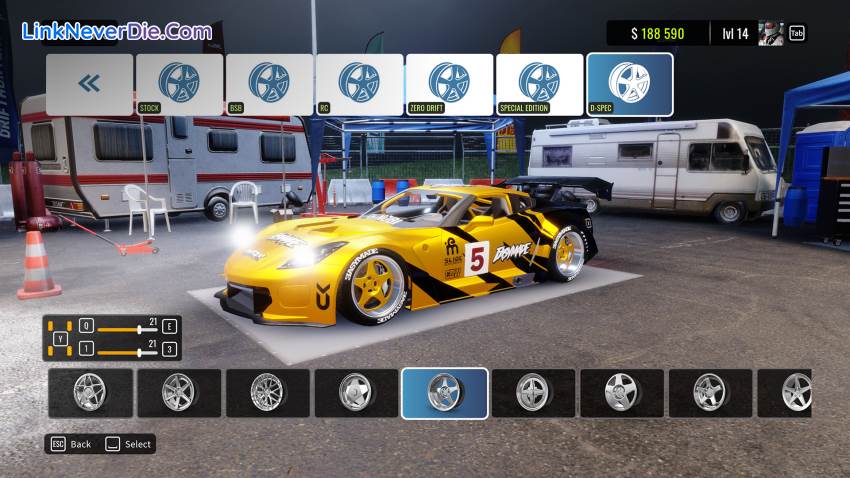The height and width of the screenshot is (478, 850).
Task: Confirm with the Select button
Action: pyautogui.click(x=129, y=444)
